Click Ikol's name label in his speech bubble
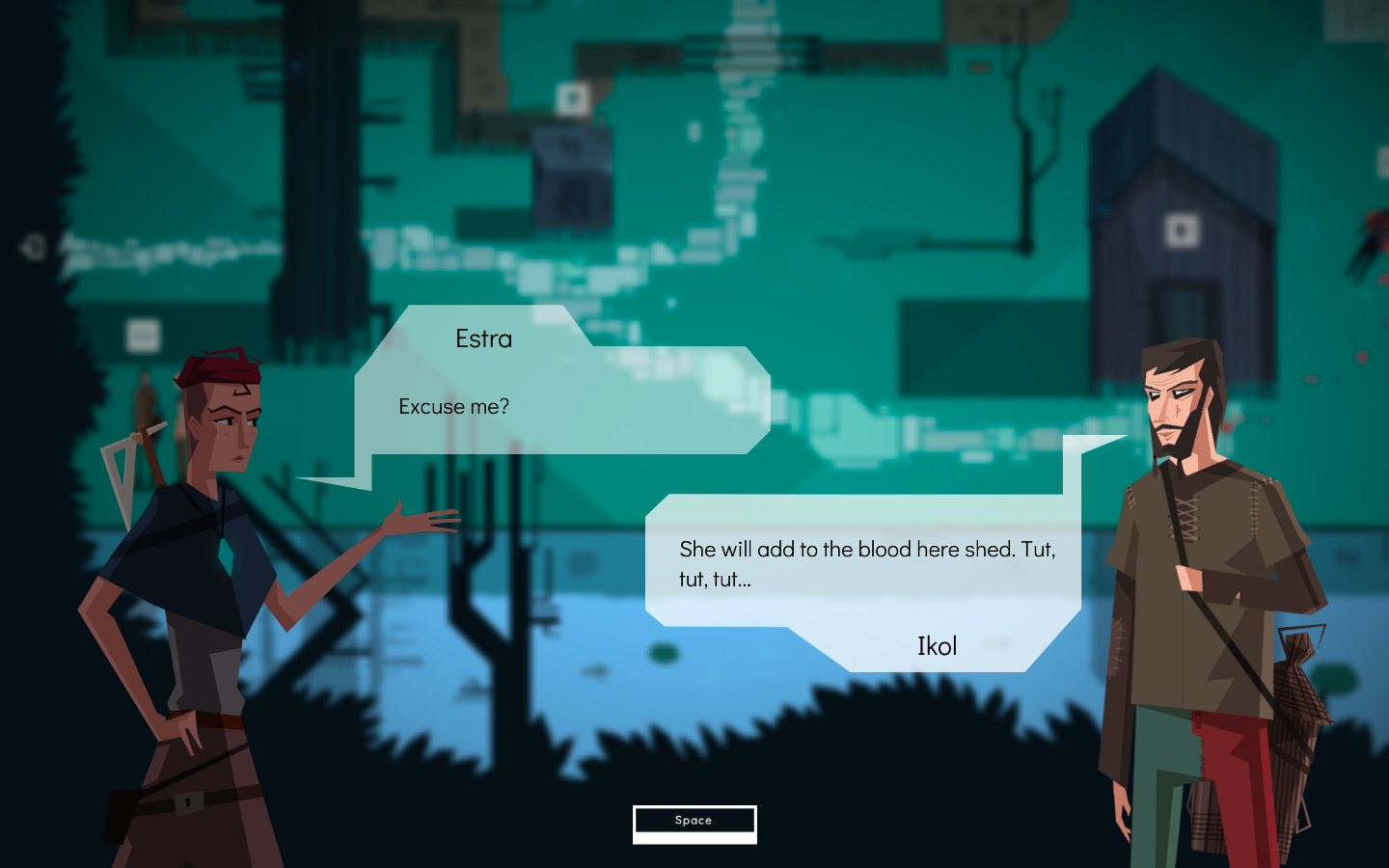 [x=937, y=646]
